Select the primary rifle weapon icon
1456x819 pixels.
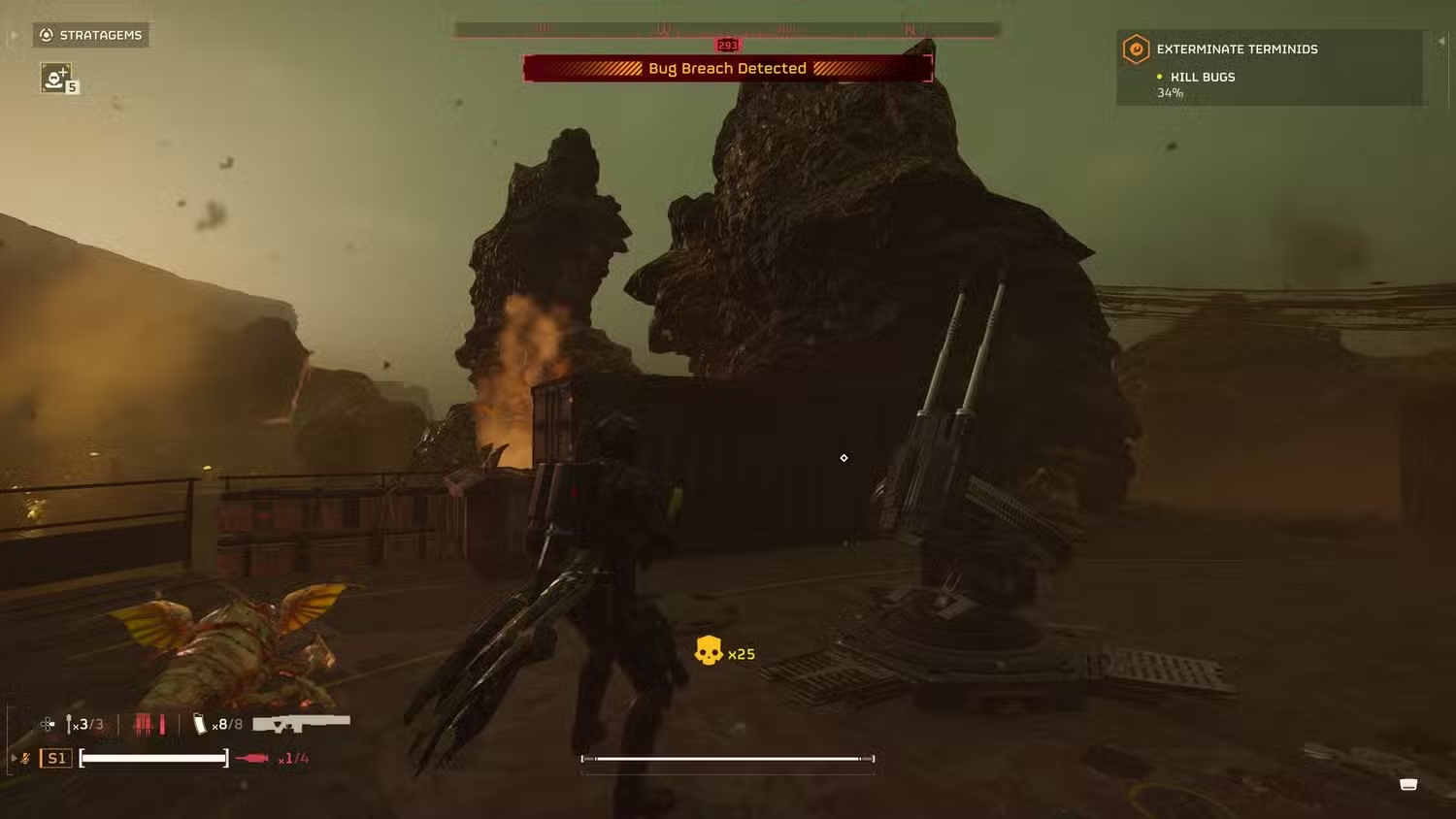click(x=301, y=723)
